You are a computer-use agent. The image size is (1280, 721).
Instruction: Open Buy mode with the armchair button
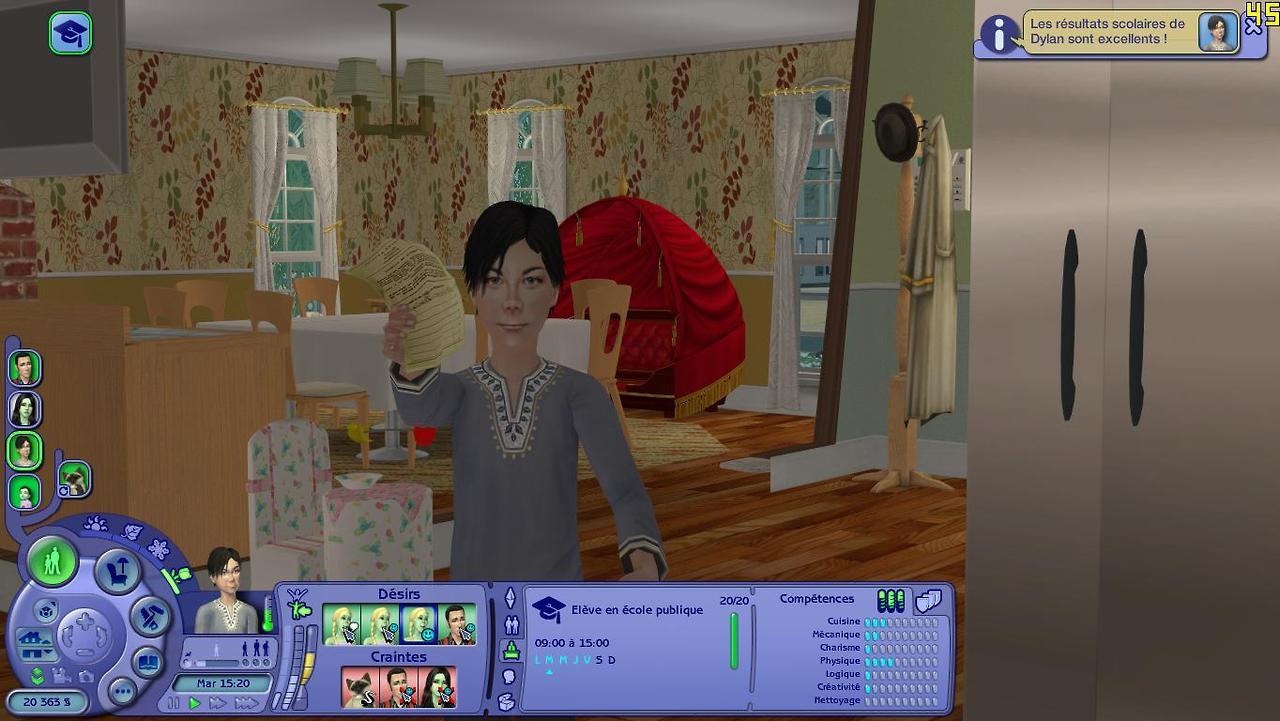click(x=117, y=573)
